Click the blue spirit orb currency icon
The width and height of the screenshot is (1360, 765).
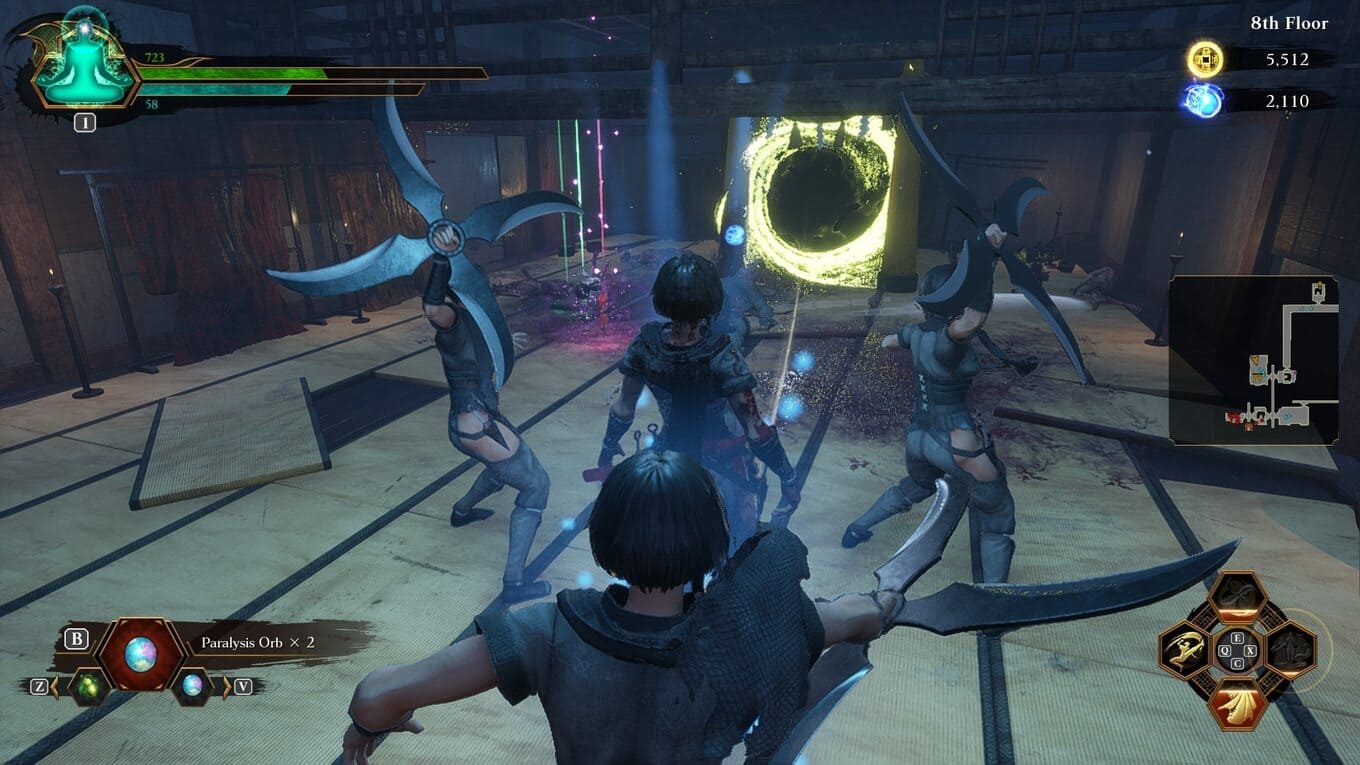click(x=1203, y=101)
